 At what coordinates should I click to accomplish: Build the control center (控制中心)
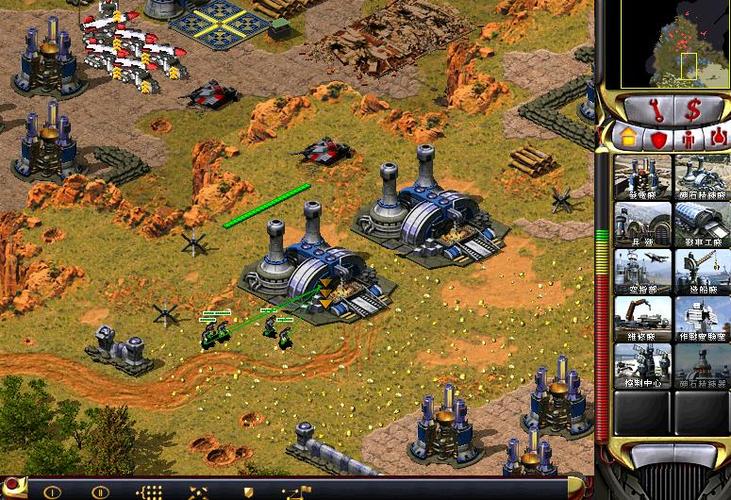tap(642, 365)
